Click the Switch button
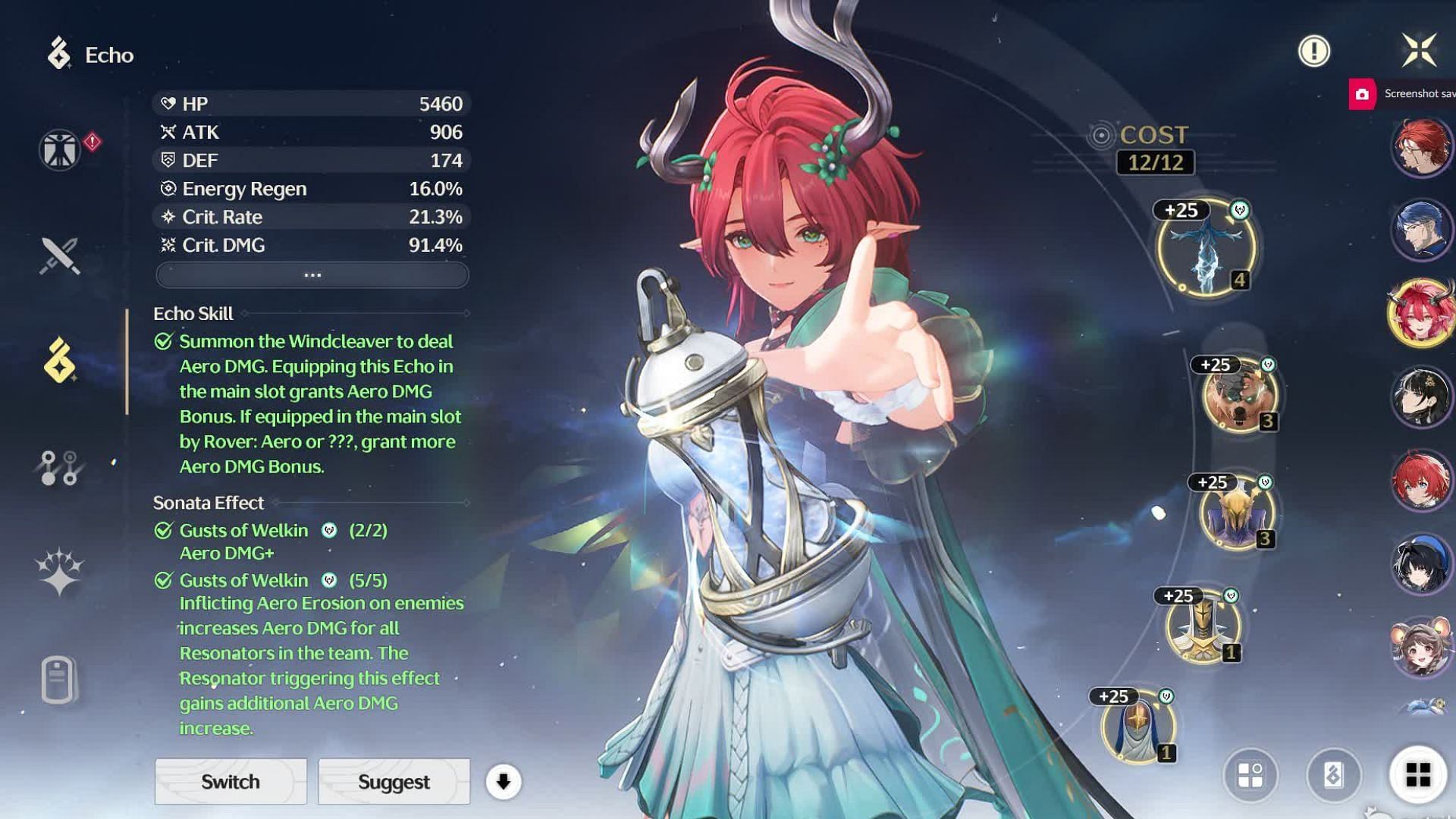The height and width of the screenshot is (819, 1456). click(x=231, y=781)
